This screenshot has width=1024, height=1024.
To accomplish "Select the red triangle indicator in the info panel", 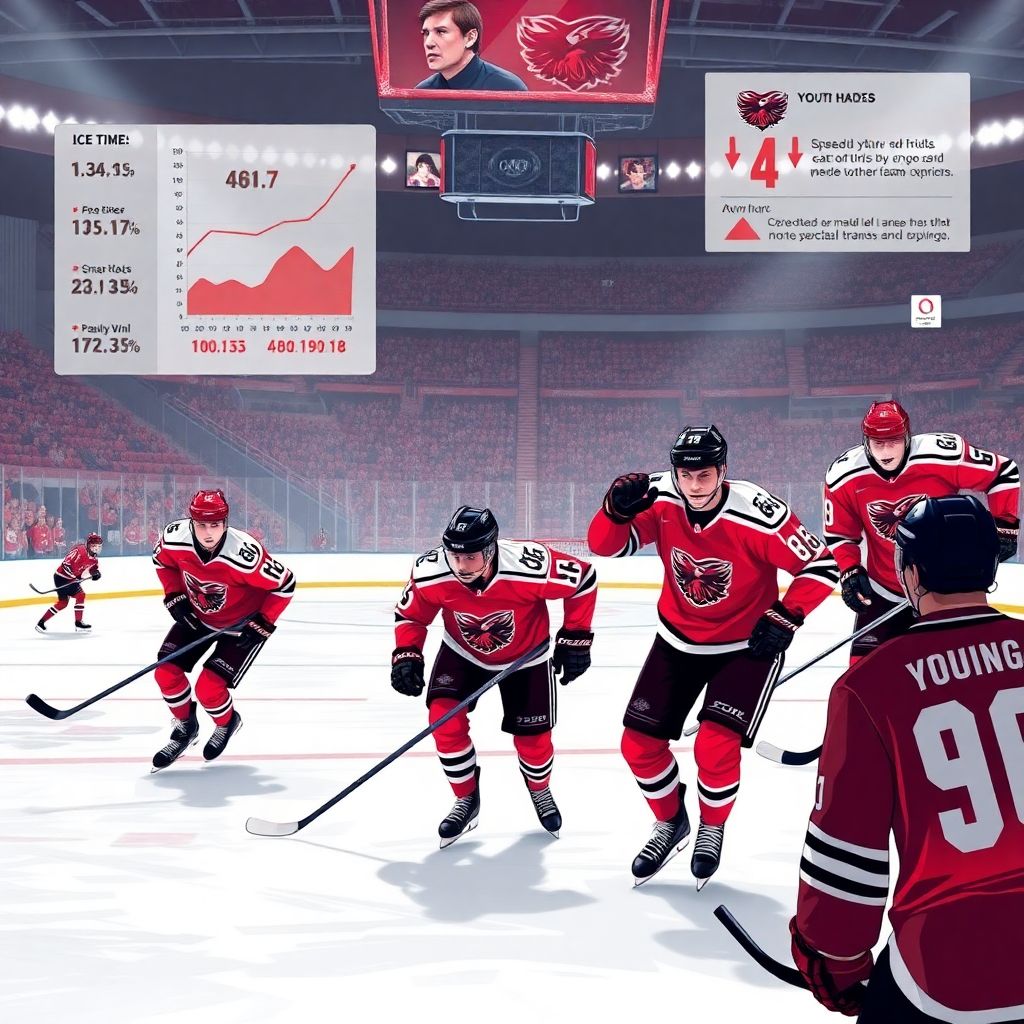I will [742, 229].
